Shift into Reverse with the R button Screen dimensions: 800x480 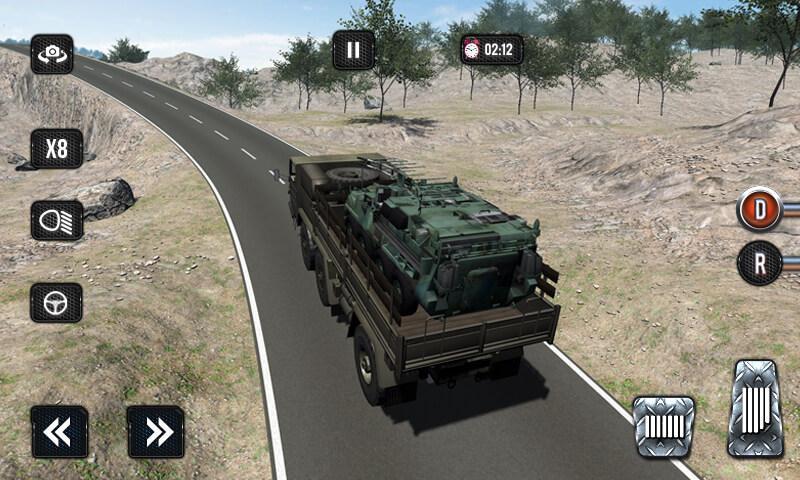tap(760, 264)
